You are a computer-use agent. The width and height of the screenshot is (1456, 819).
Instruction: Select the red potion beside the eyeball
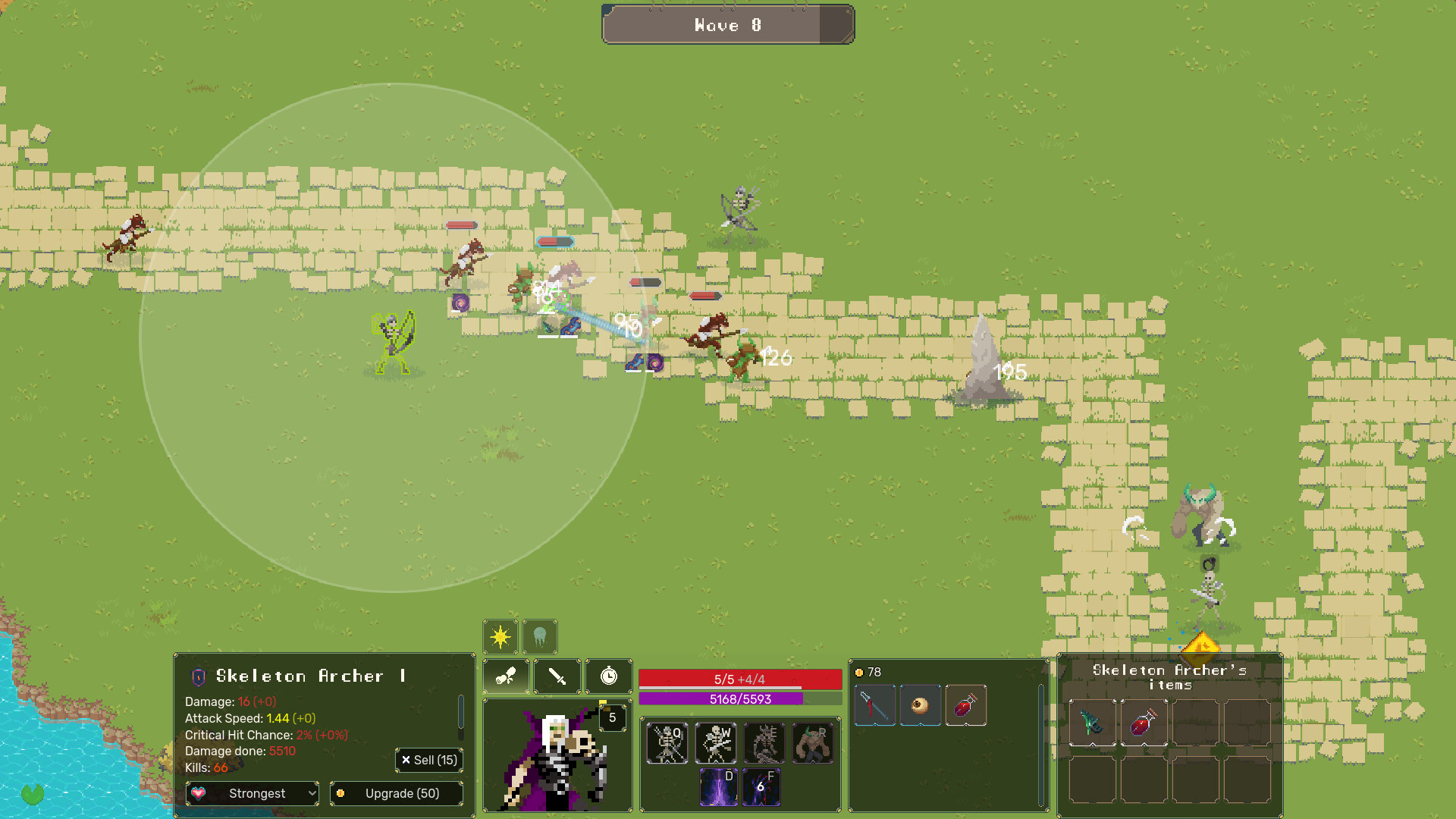click(x=965, y=705)
